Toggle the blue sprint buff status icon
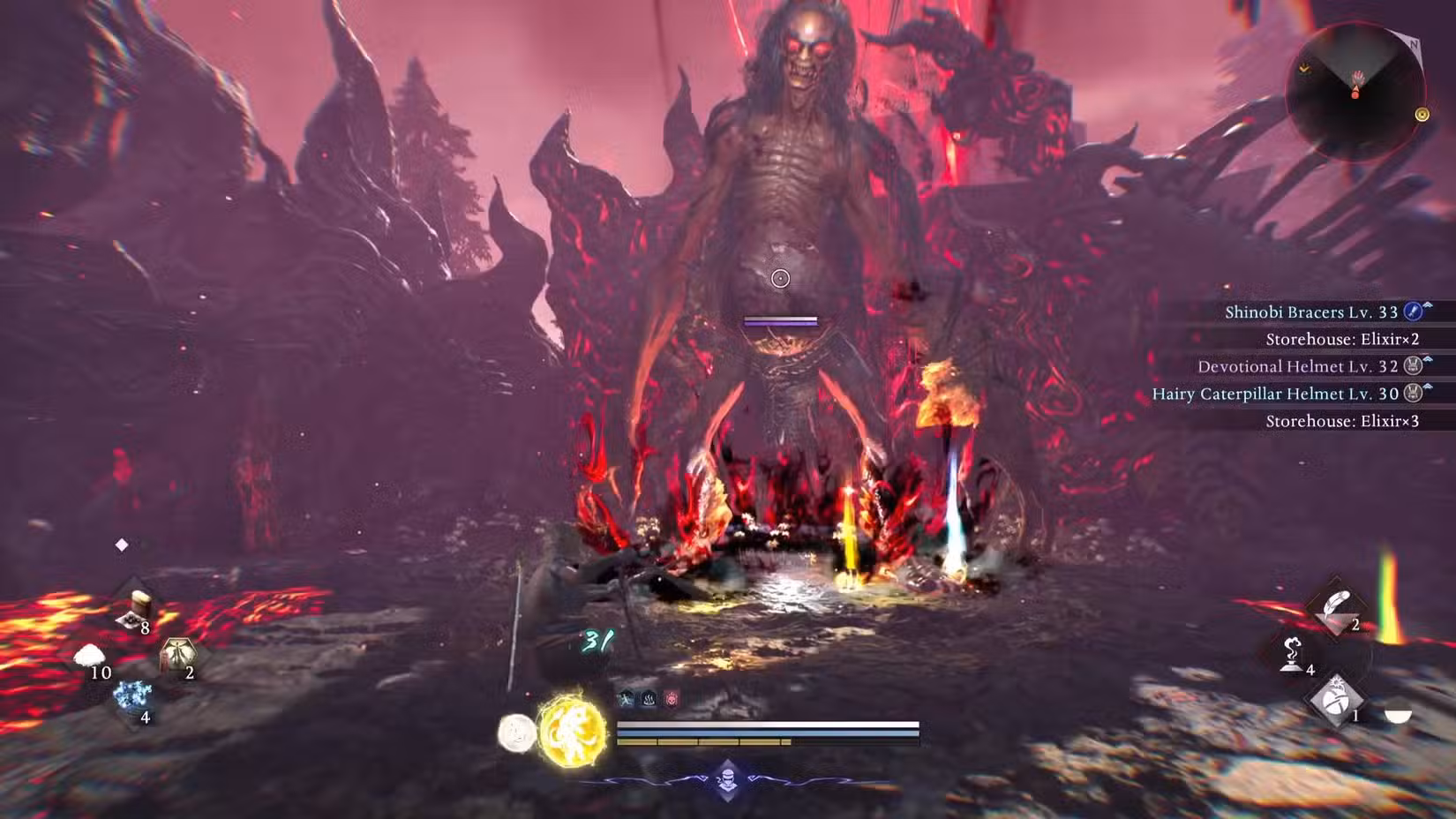Screen dimensions: 1456x819 coord(627,696)
